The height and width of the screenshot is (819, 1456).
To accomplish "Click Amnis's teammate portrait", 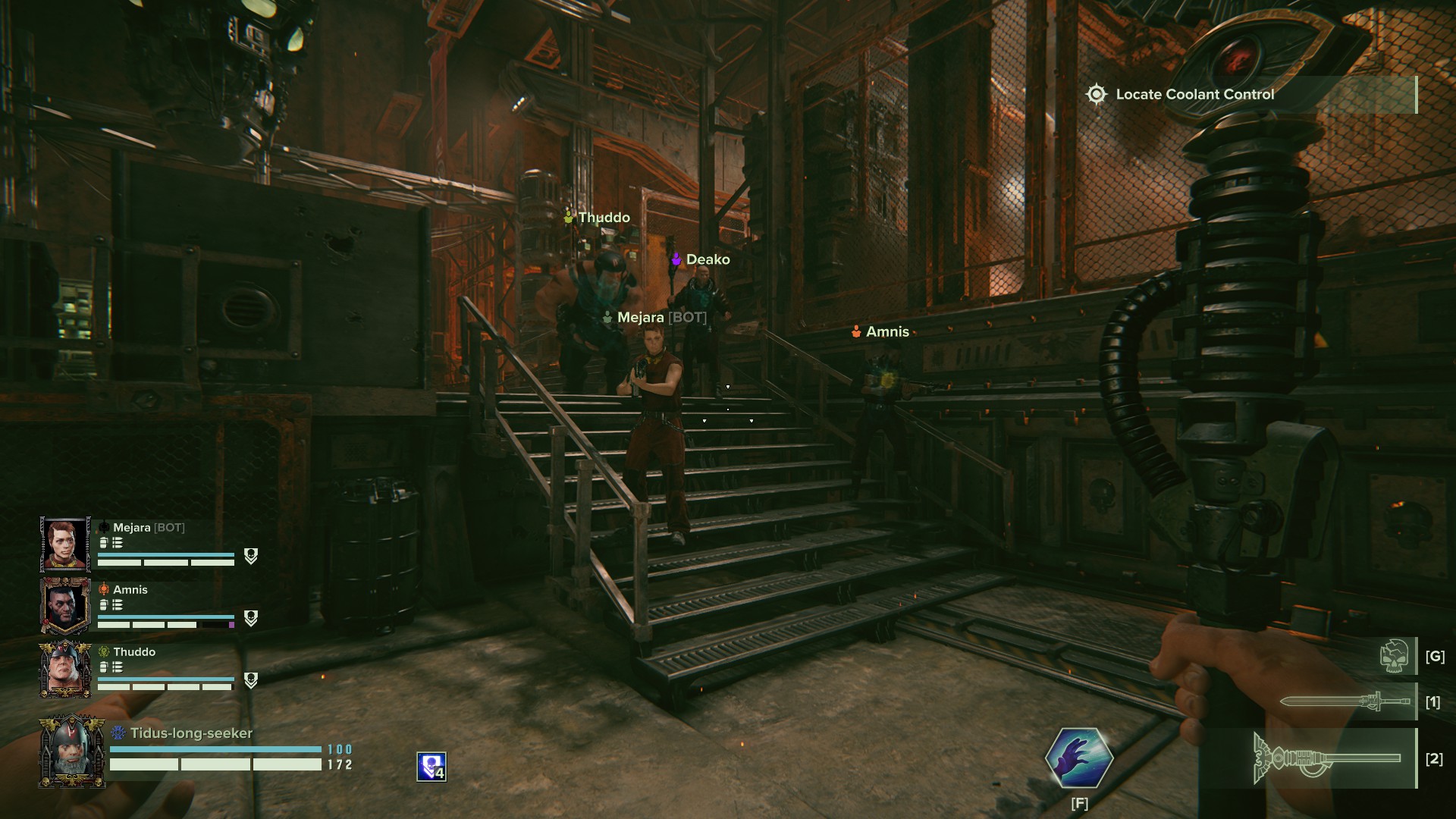I will click(x=65, y=606).
